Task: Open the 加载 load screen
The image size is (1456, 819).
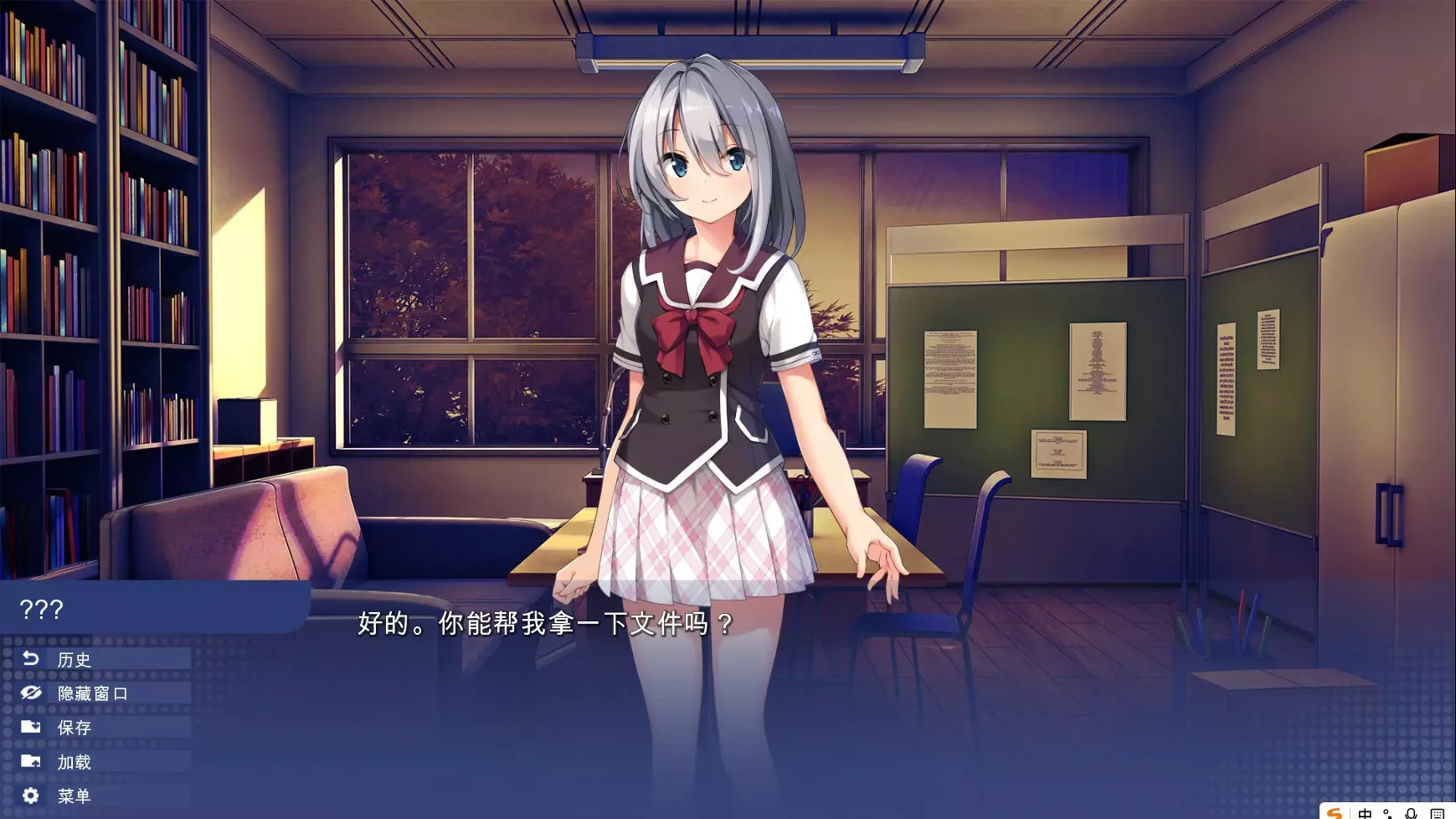Action: pos(74,762)
